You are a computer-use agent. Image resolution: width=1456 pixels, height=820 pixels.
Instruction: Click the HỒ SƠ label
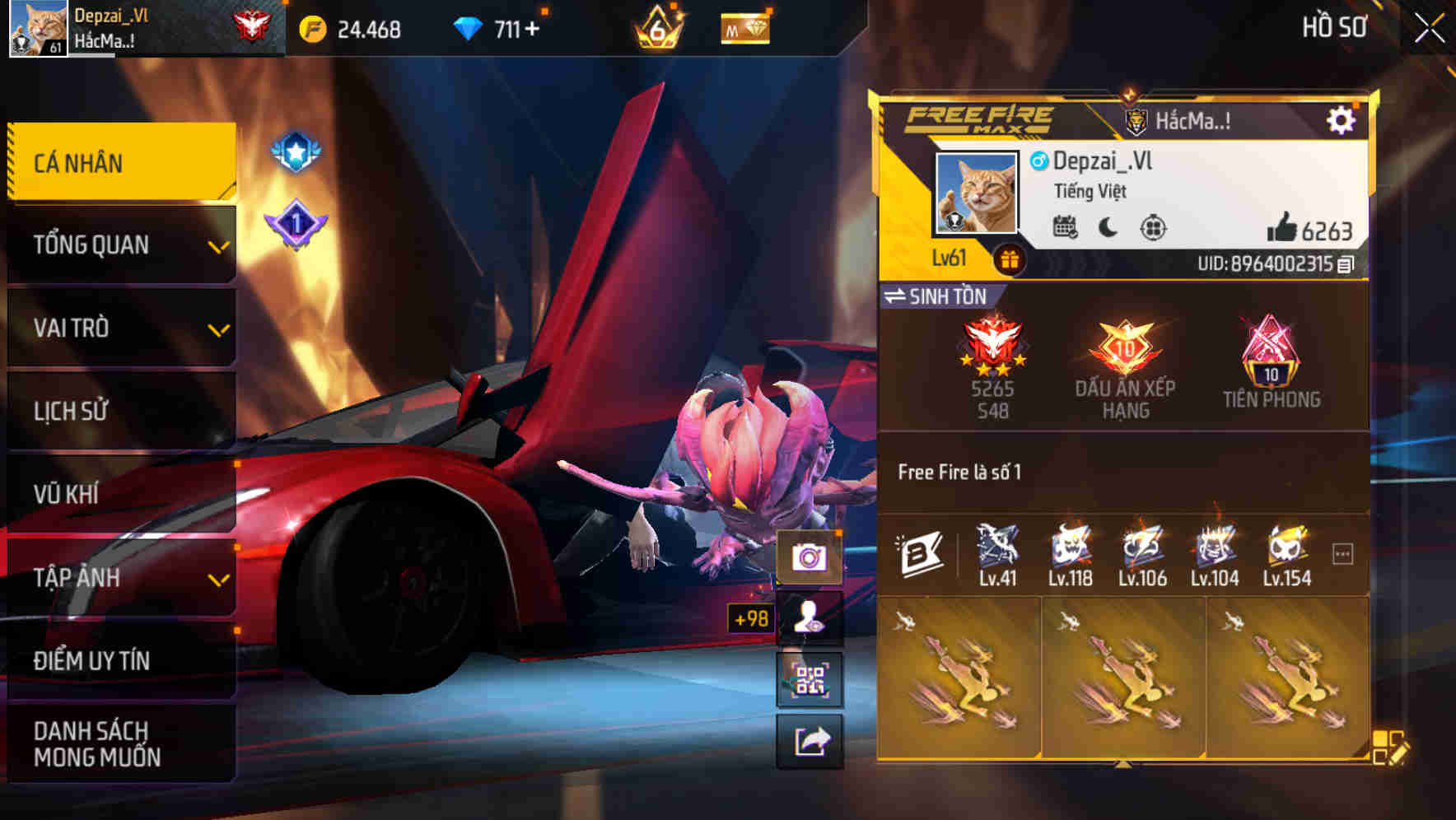(1336, 27)
